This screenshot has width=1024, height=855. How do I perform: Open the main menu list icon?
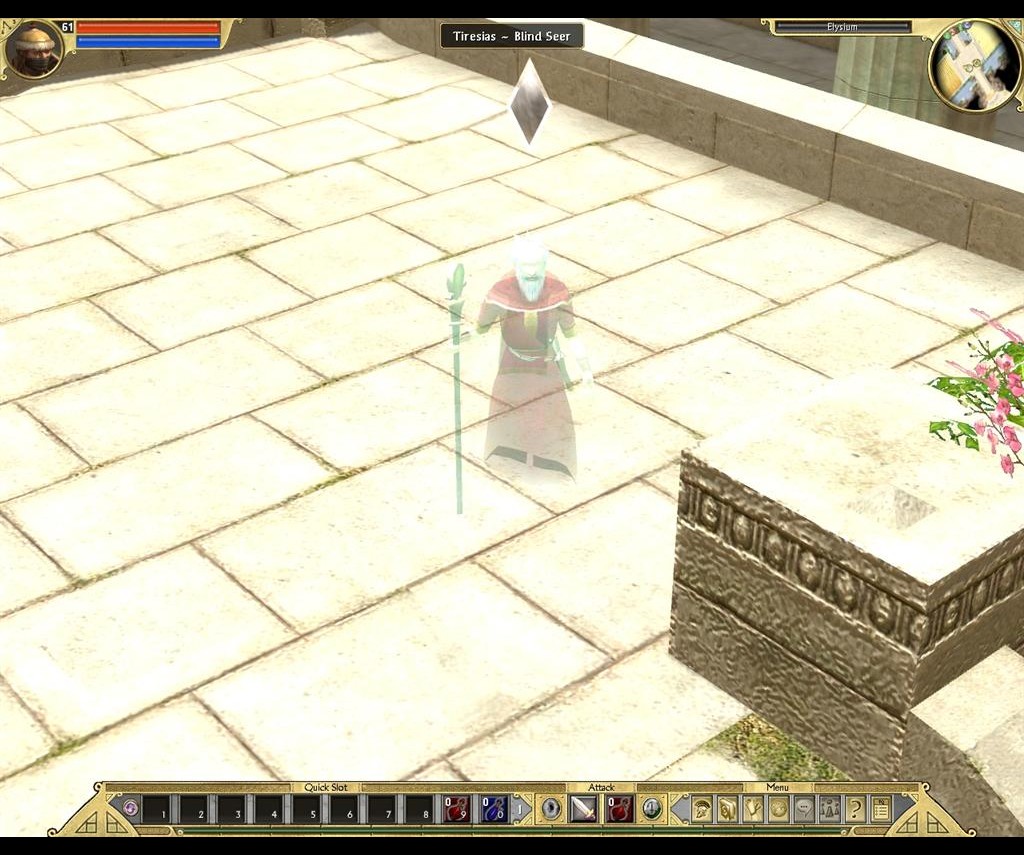click(x=881, y=808)
